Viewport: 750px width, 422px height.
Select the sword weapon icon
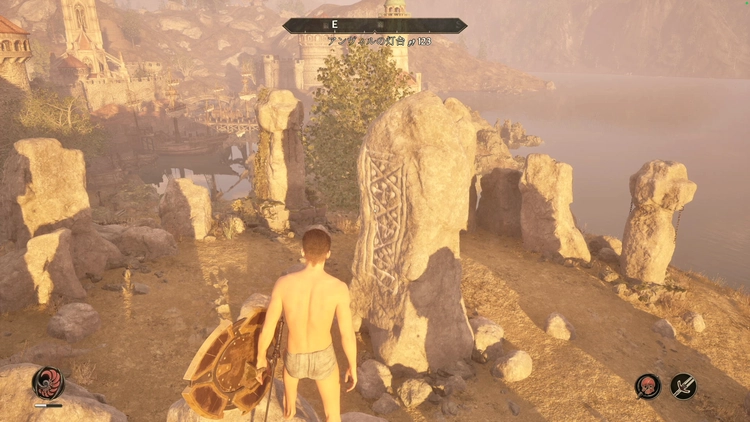click(x=684, y=385)
